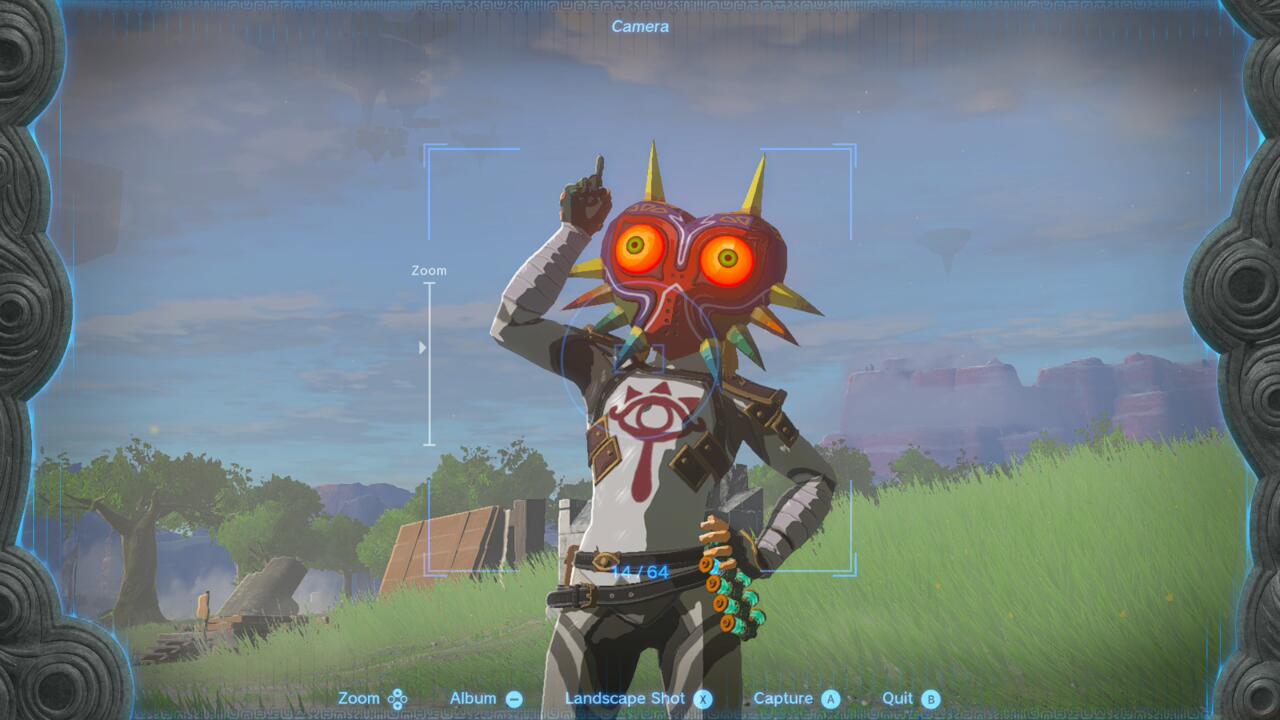Quit the Camera mode
Viewport: 1280px width, 720px height.
(x=900, y=698)
